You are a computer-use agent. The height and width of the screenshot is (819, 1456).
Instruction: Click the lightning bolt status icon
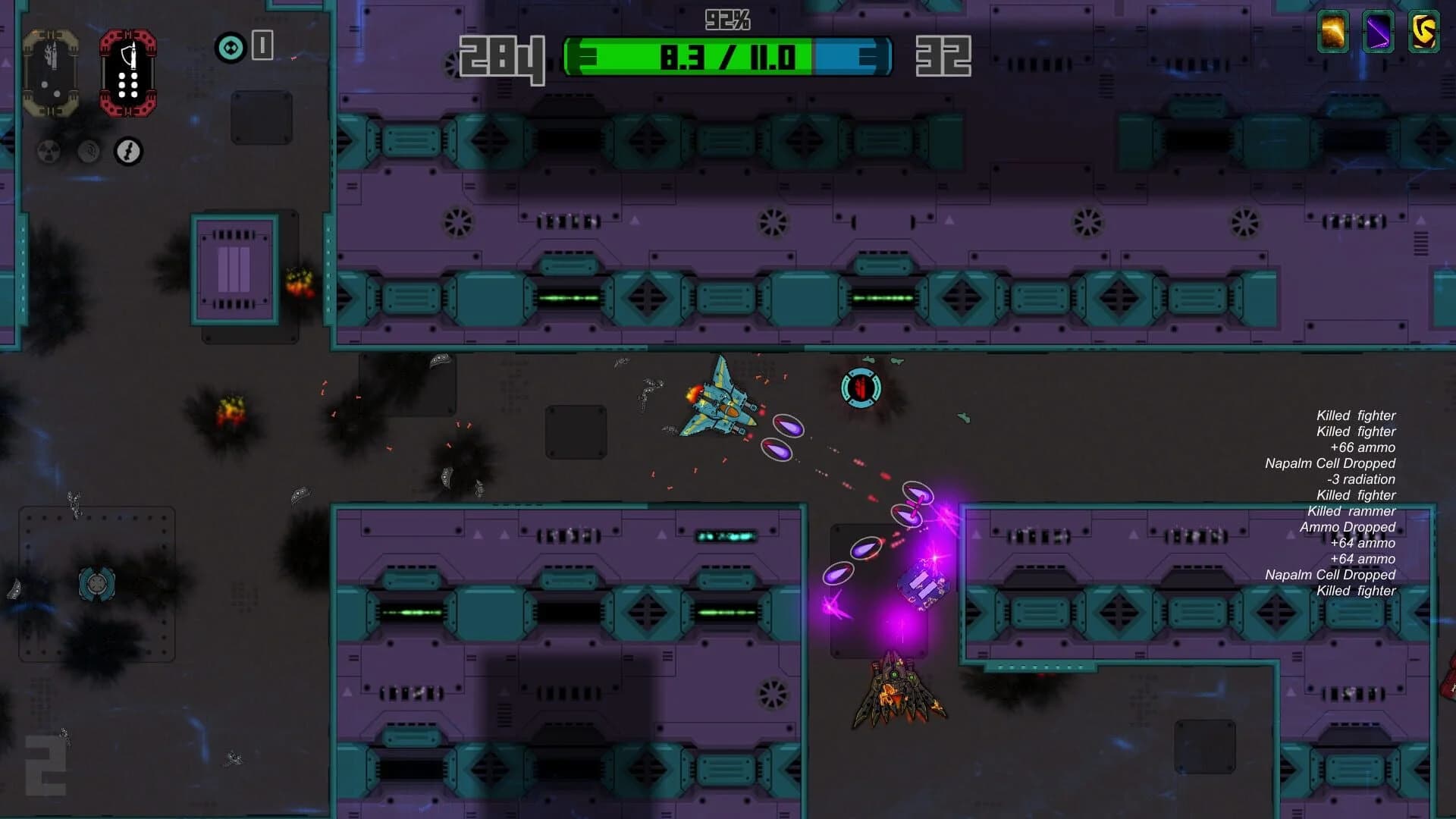[x=127, y=152]
